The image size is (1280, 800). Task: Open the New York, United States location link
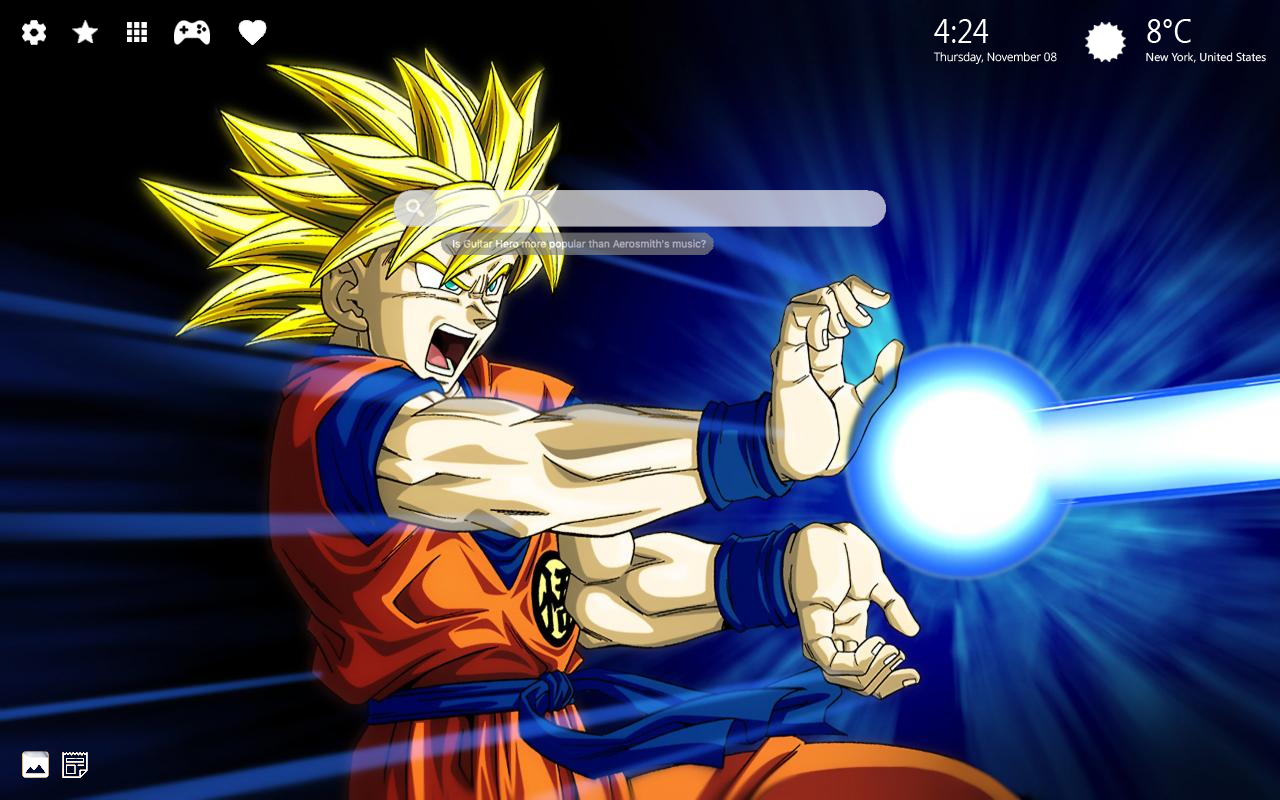pyautogui.click(x=1205, y=57)
